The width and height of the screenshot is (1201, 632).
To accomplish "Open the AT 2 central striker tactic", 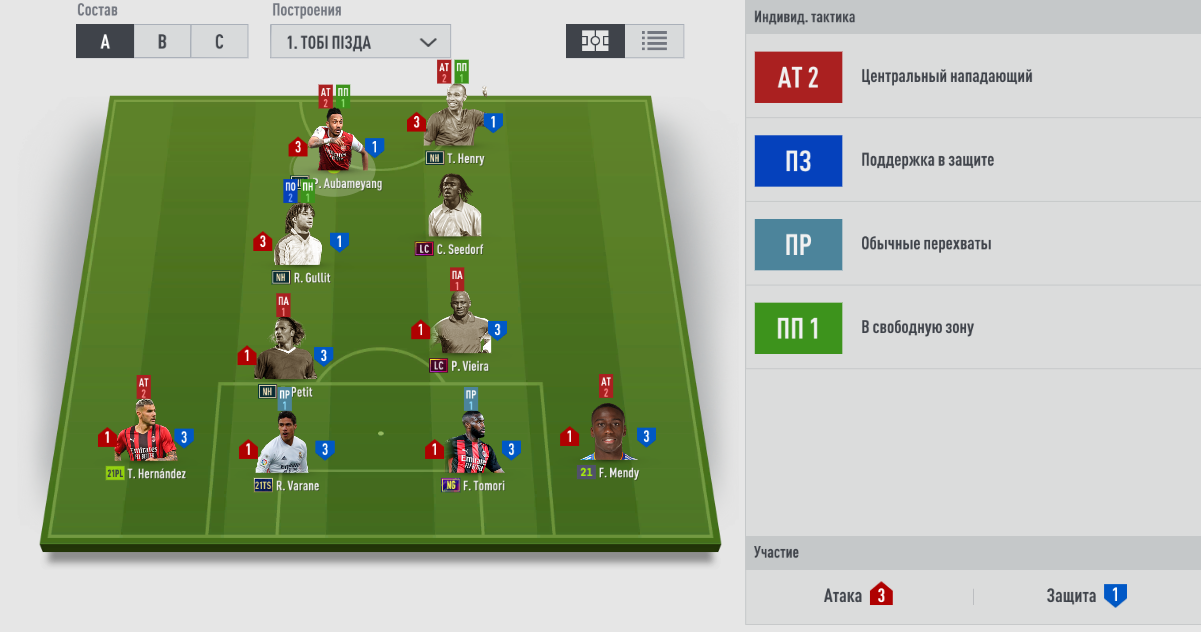I will coord(798,77).
